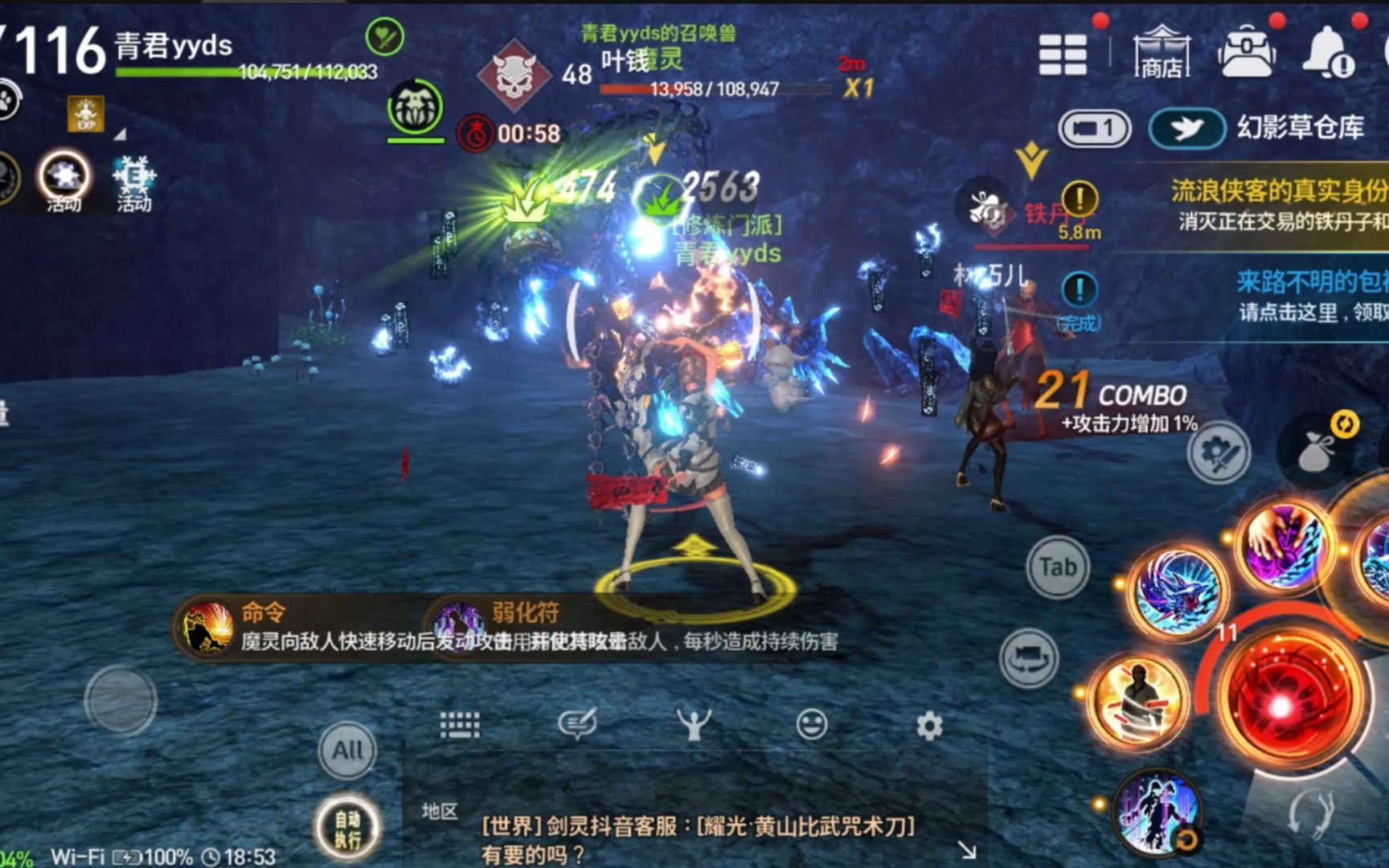This screenshot has height=868, width=1389.
Task: Check the notification bell
Action: click(1328, 51)
